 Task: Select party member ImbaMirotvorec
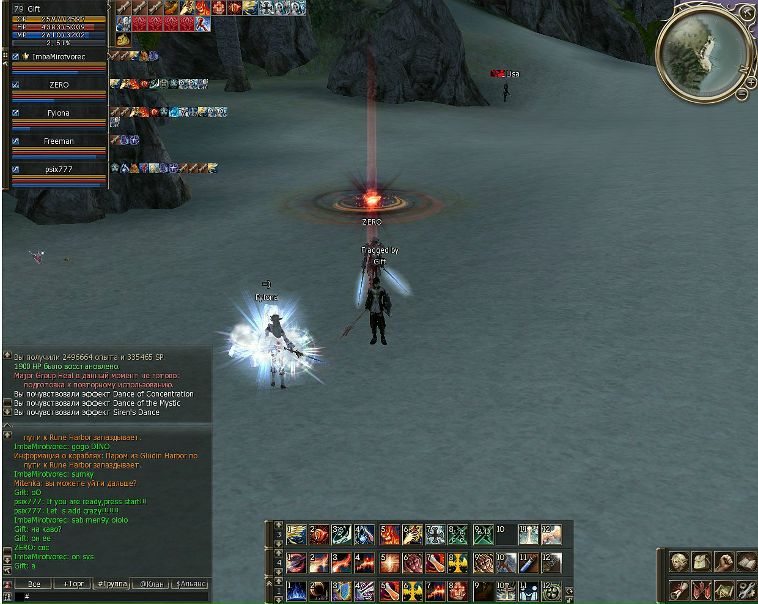pyautogui.click(x=58, y=57)
